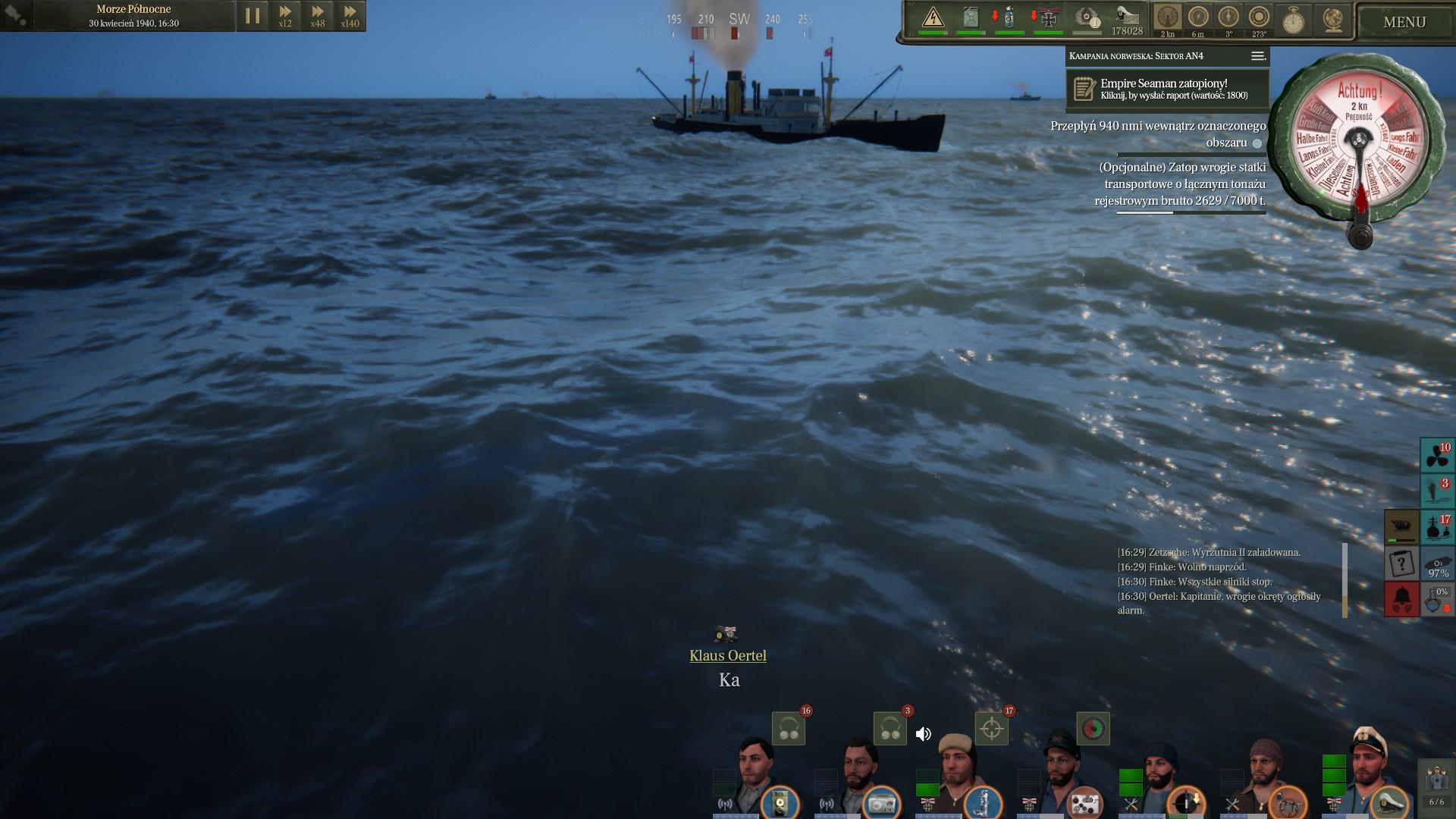The height and width of the screenshot is (819, 1456).
Task: Show the propeller contacts list
Action: point(1437,455)
